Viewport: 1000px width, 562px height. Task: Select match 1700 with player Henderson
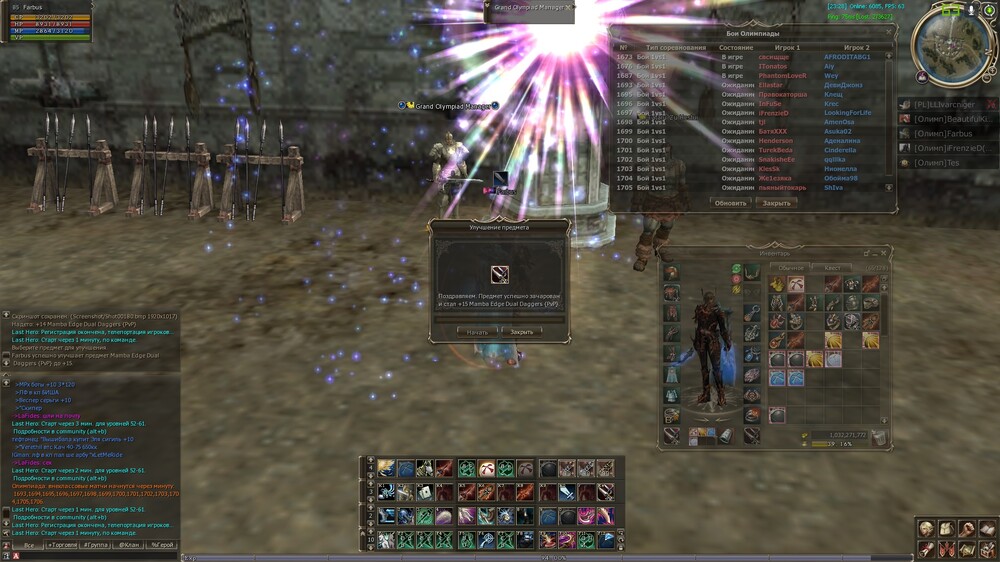coord(750,141)
